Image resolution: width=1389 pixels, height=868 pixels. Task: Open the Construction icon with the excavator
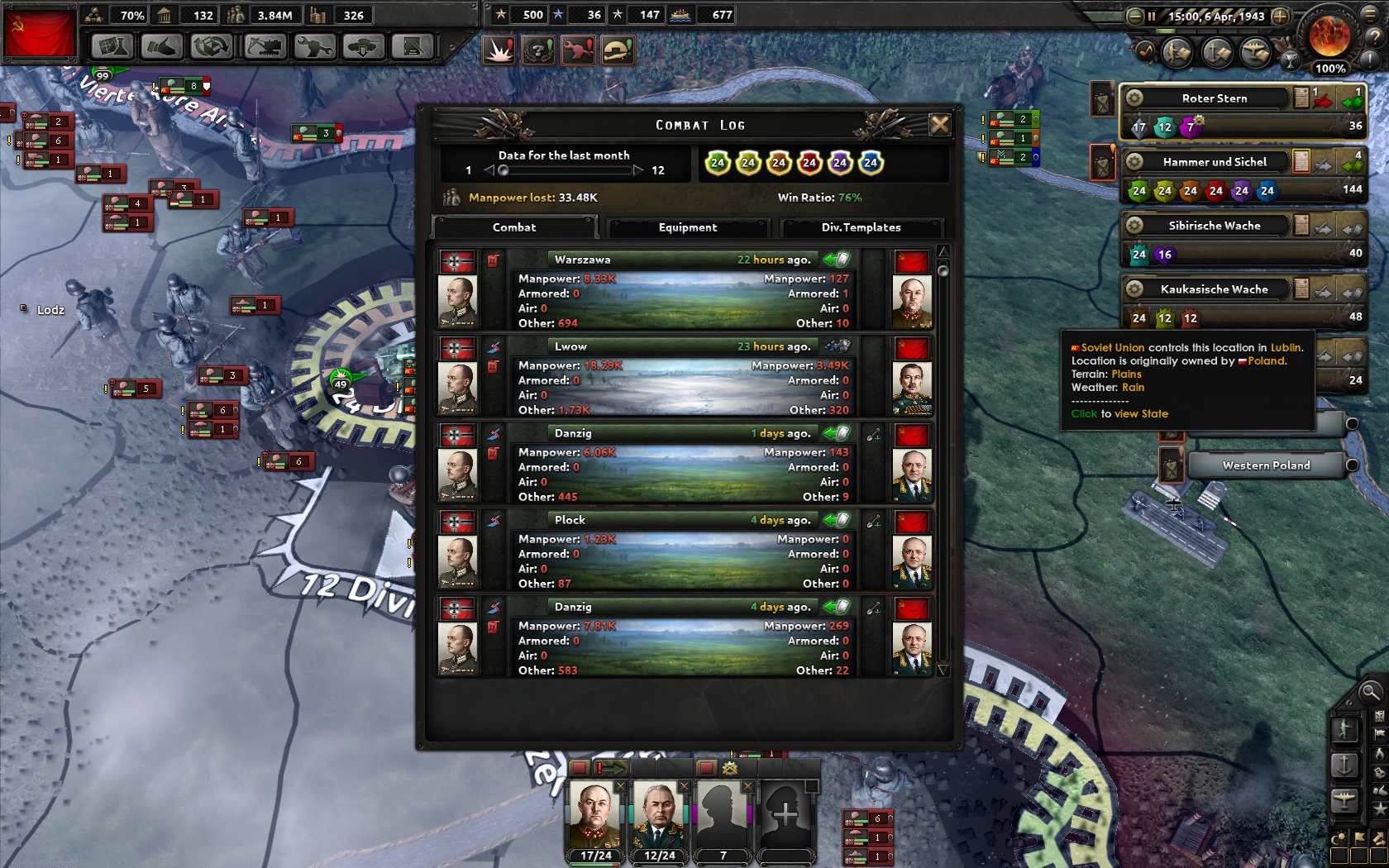pyautogui.click(x=264, y=46)
